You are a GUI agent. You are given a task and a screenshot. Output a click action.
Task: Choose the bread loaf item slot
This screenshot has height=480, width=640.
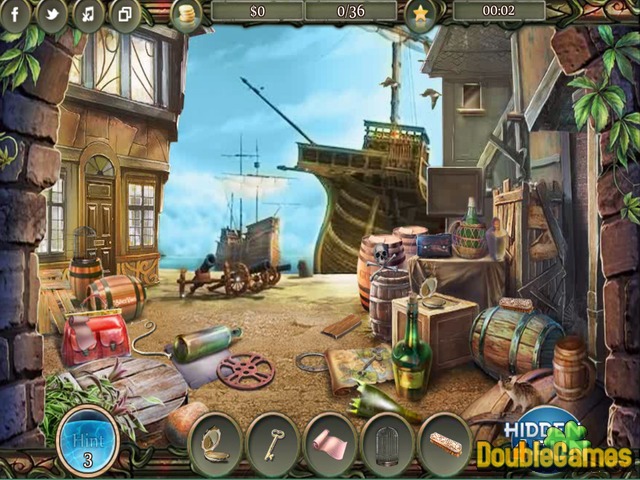[x=446, y=440]
